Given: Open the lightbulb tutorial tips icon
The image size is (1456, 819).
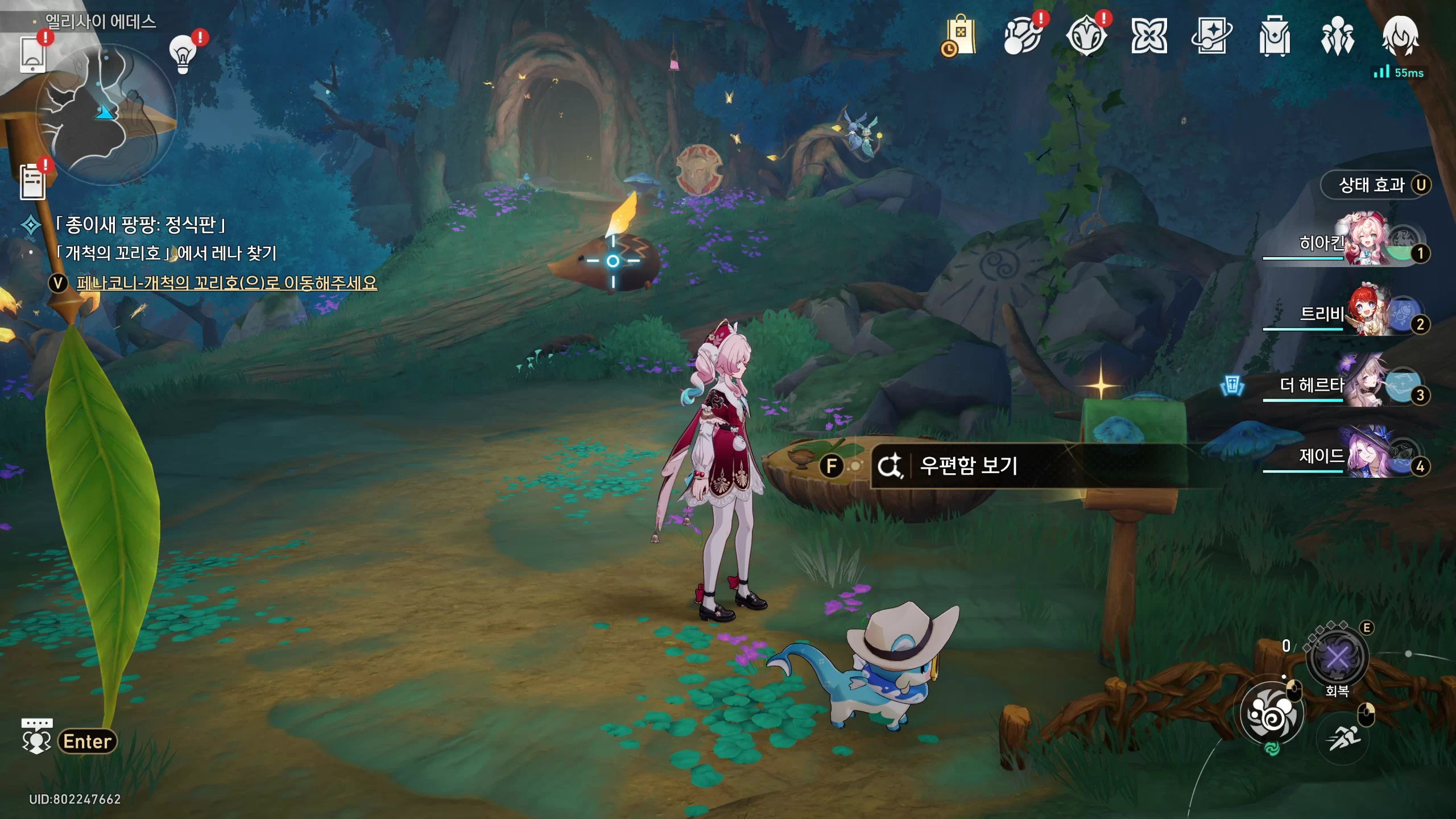Looking at the screenshot, I should click(x=183, y=54).
